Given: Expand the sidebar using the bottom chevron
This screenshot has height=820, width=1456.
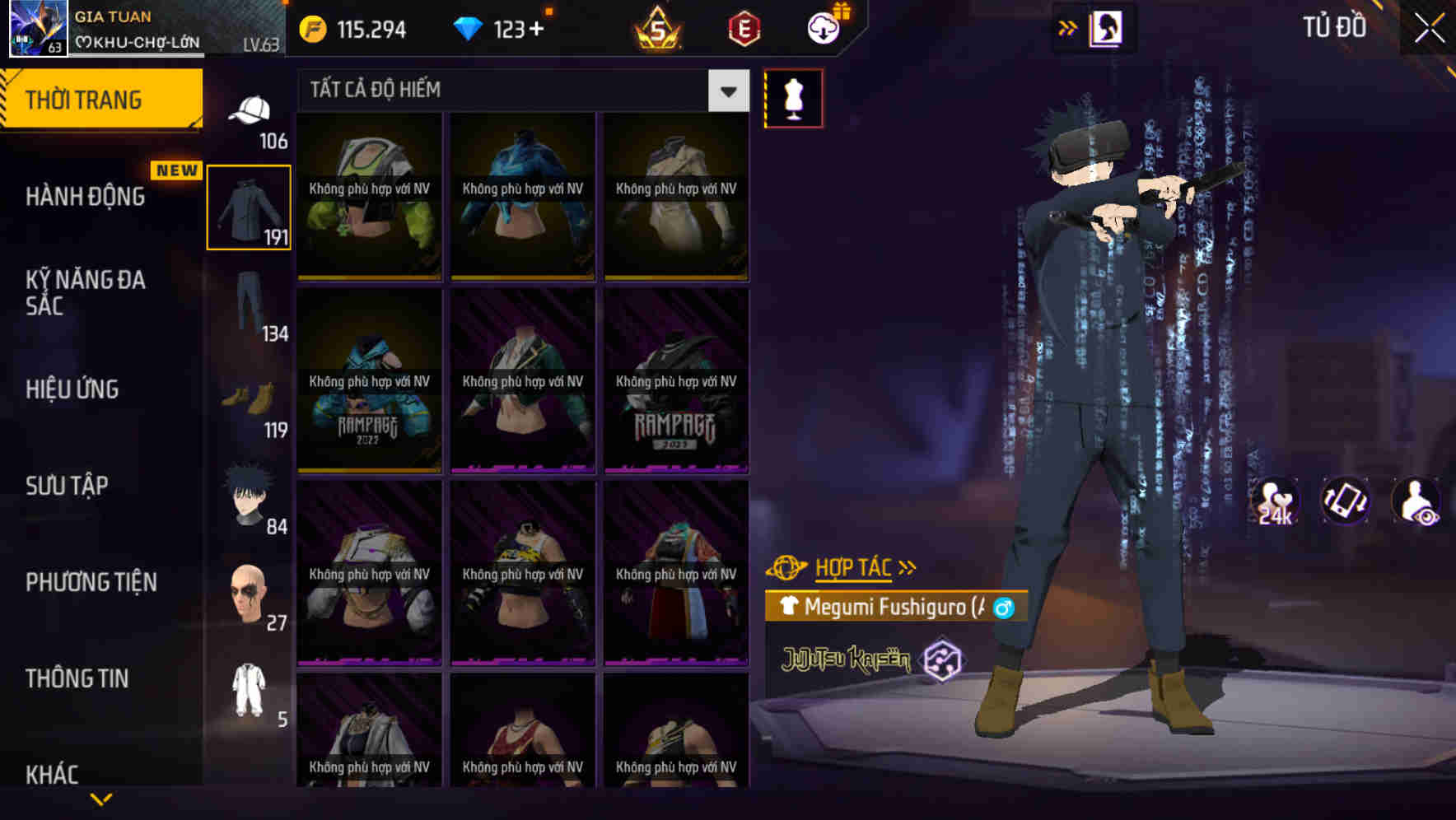Looking at the screenshot, I should pyautogui.click(x=103, y=799).
